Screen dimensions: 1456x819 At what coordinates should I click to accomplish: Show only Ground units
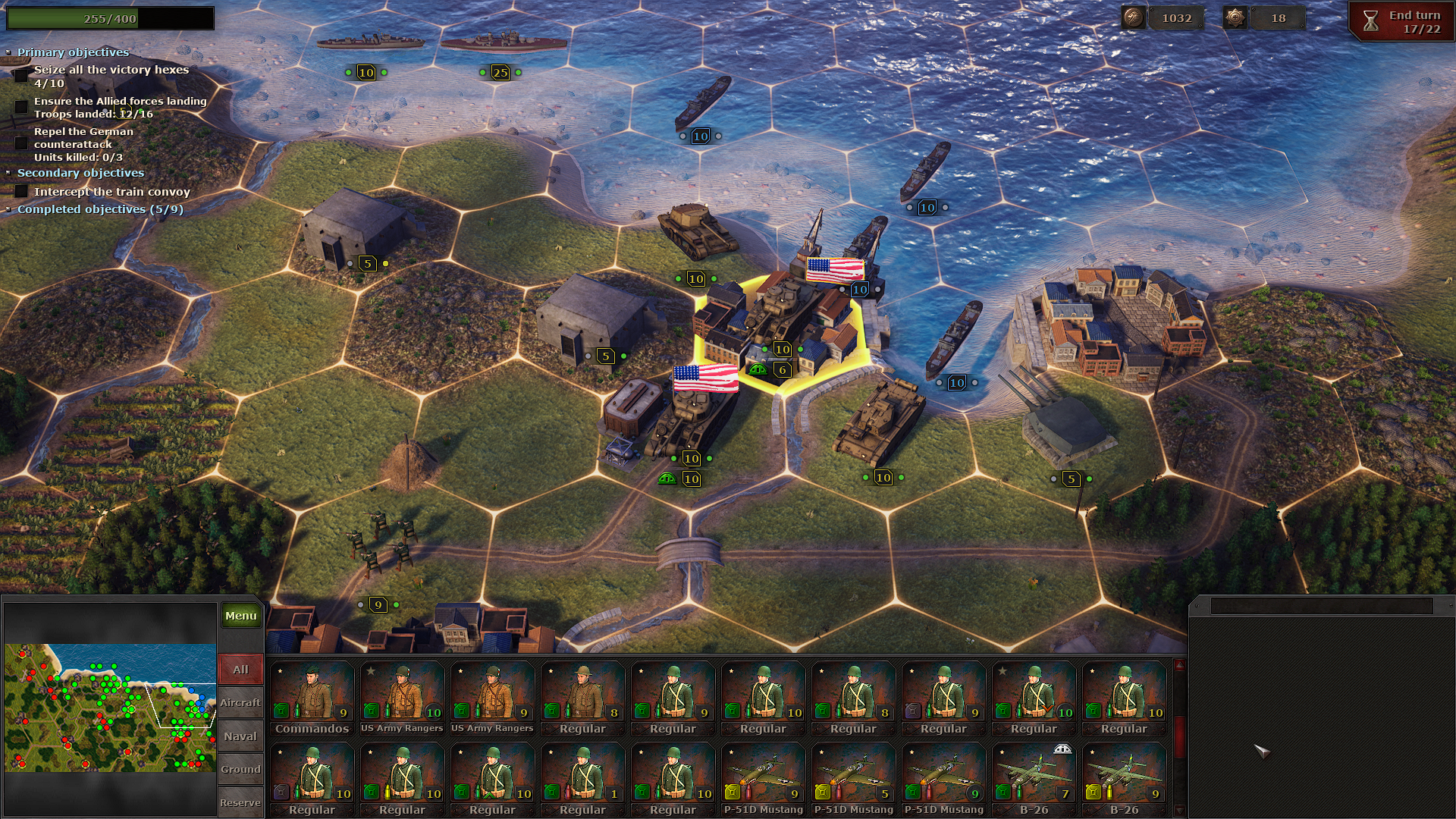(x=240, y=770)
